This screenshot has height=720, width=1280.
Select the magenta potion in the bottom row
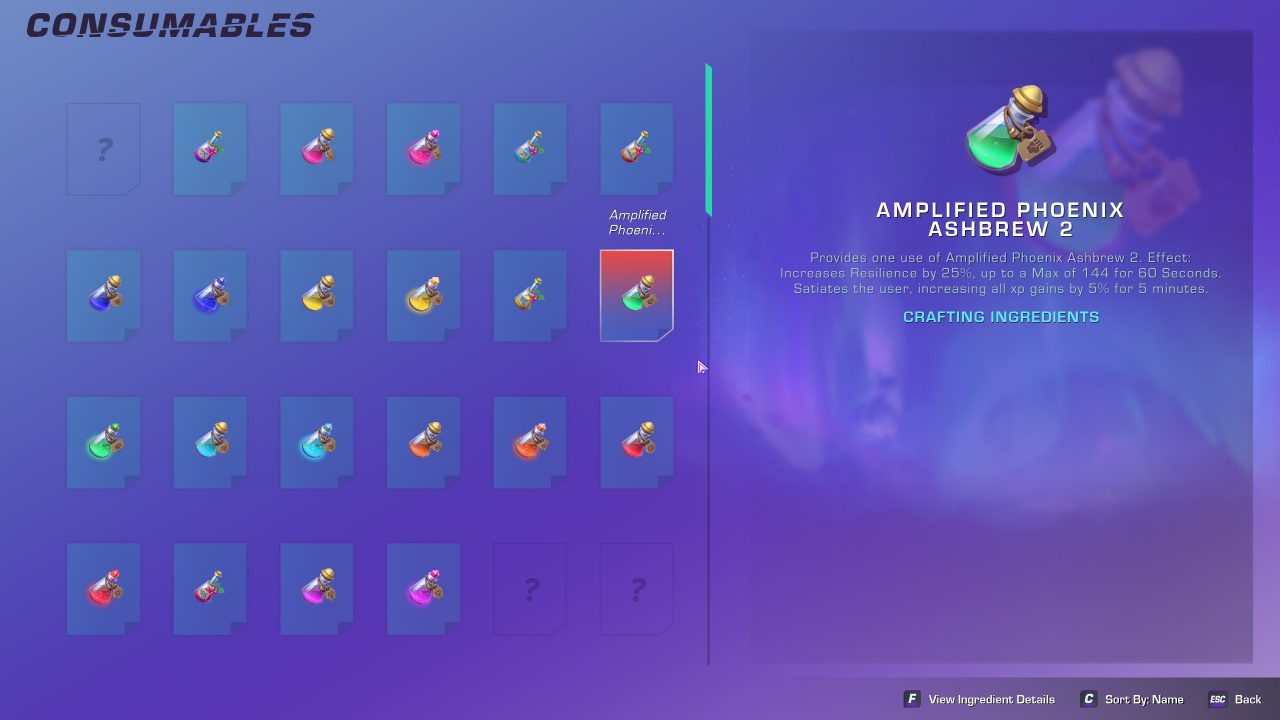tap(316, 588)
